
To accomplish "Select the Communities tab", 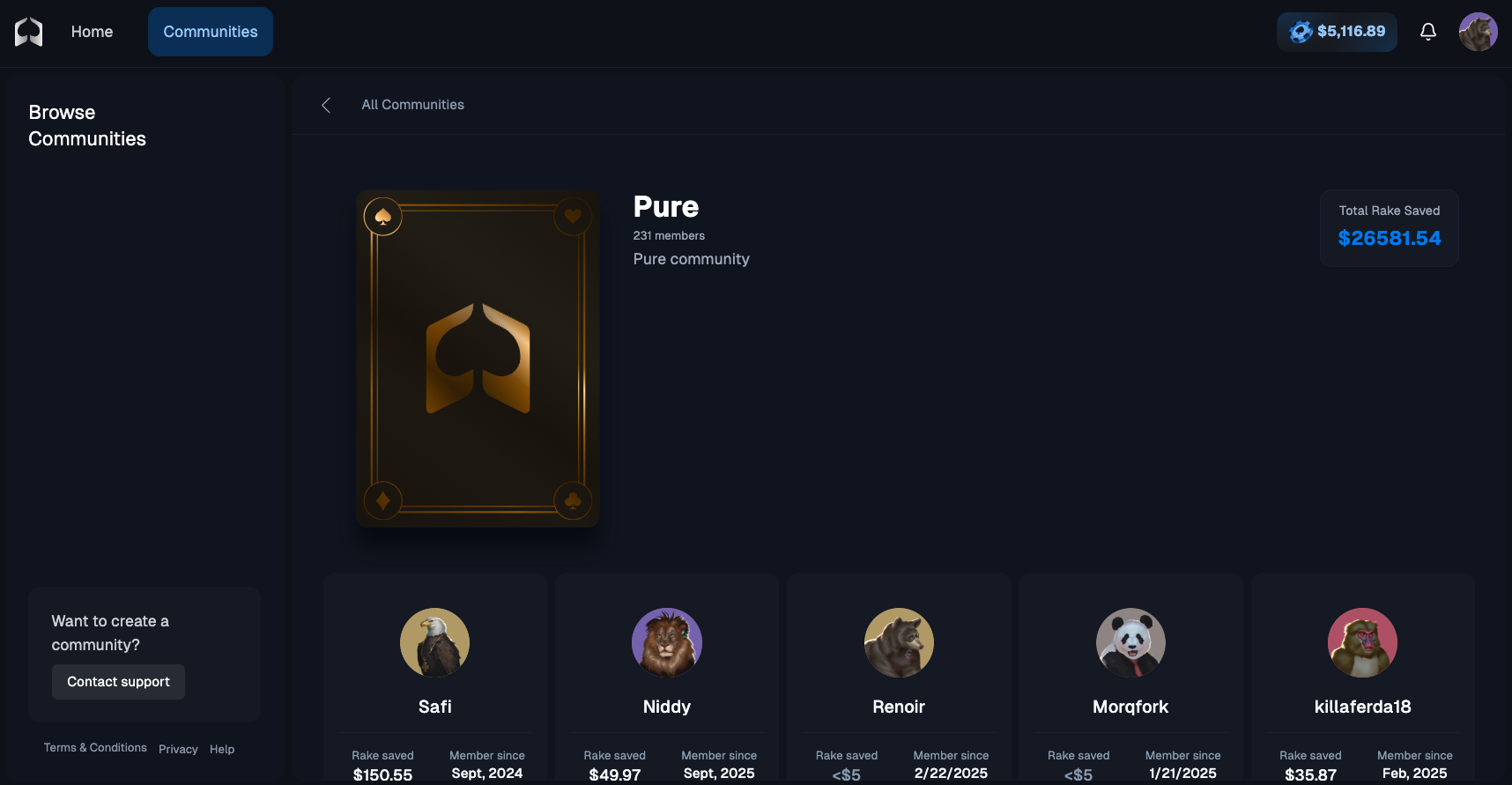I will 210,31.
